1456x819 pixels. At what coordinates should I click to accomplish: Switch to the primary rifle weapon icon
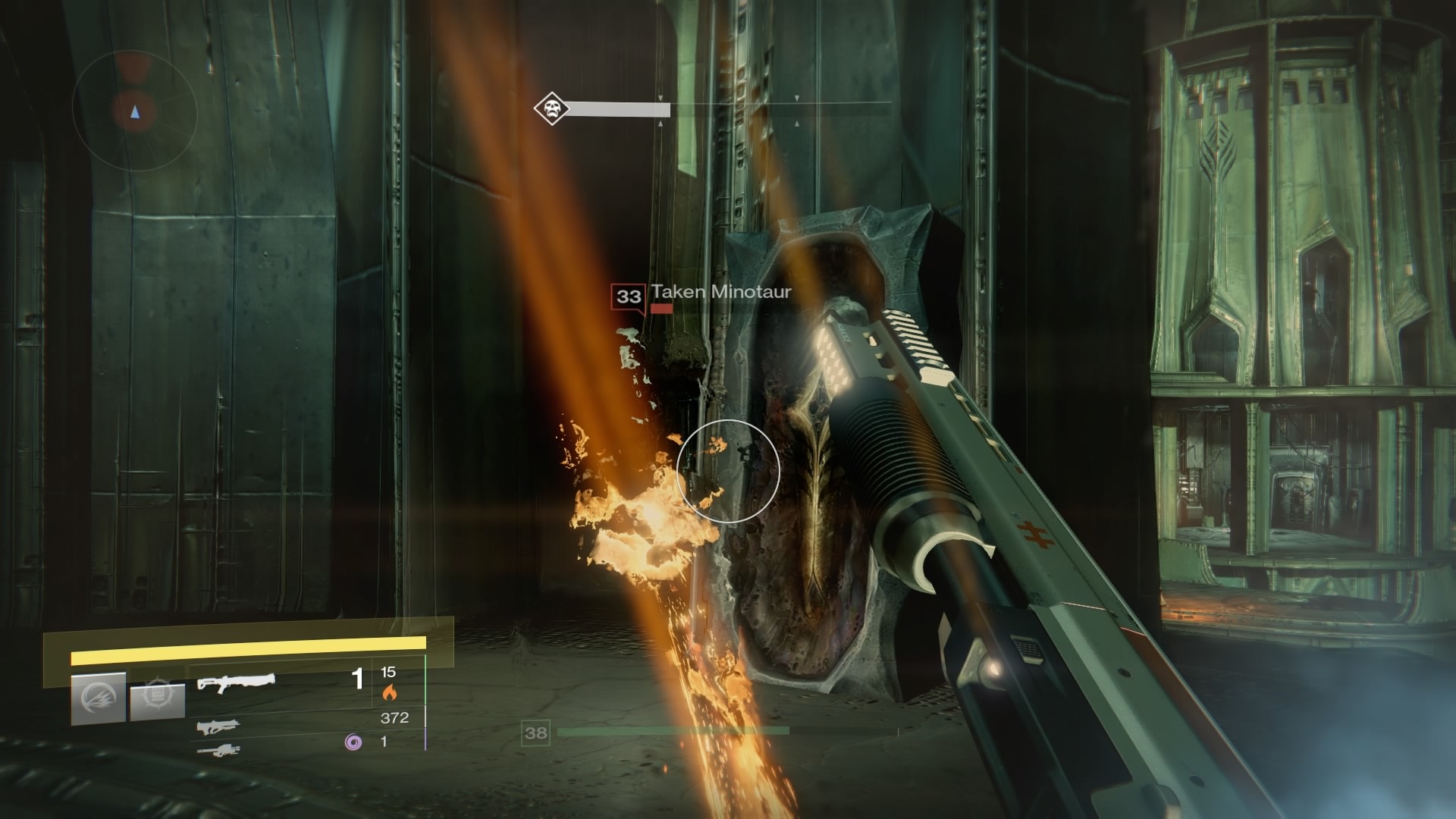[218, 727]
